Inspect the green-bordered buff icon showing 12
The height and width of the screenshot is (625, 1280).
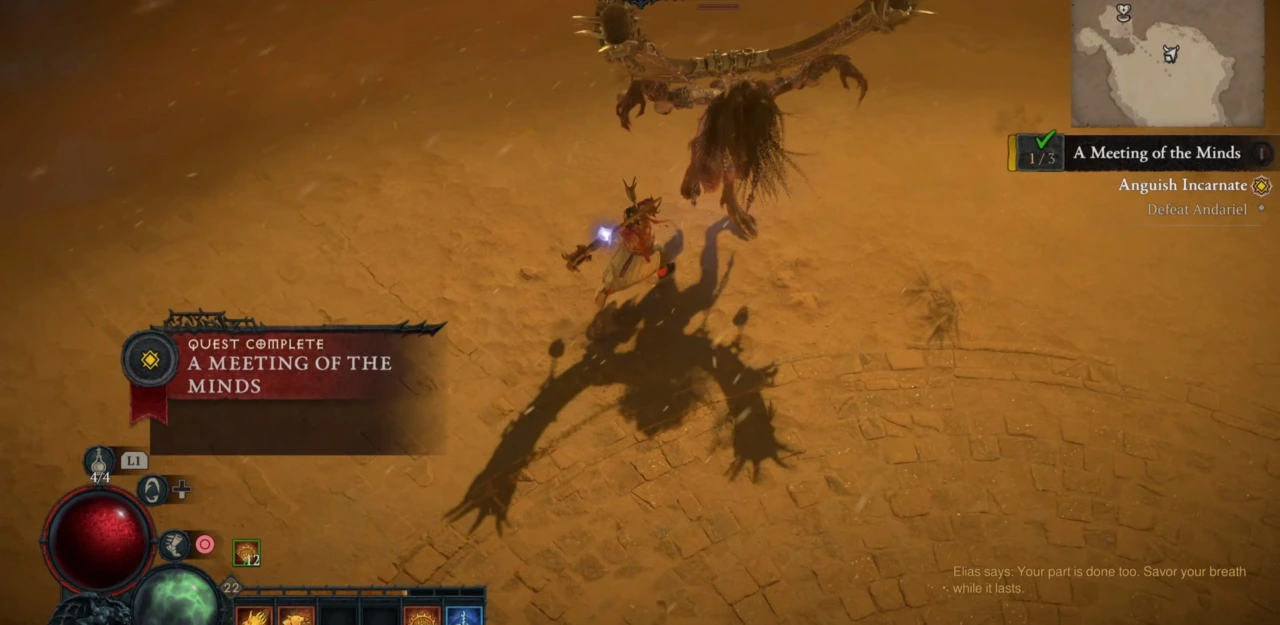pyautogui.click(x=246, y=553)
